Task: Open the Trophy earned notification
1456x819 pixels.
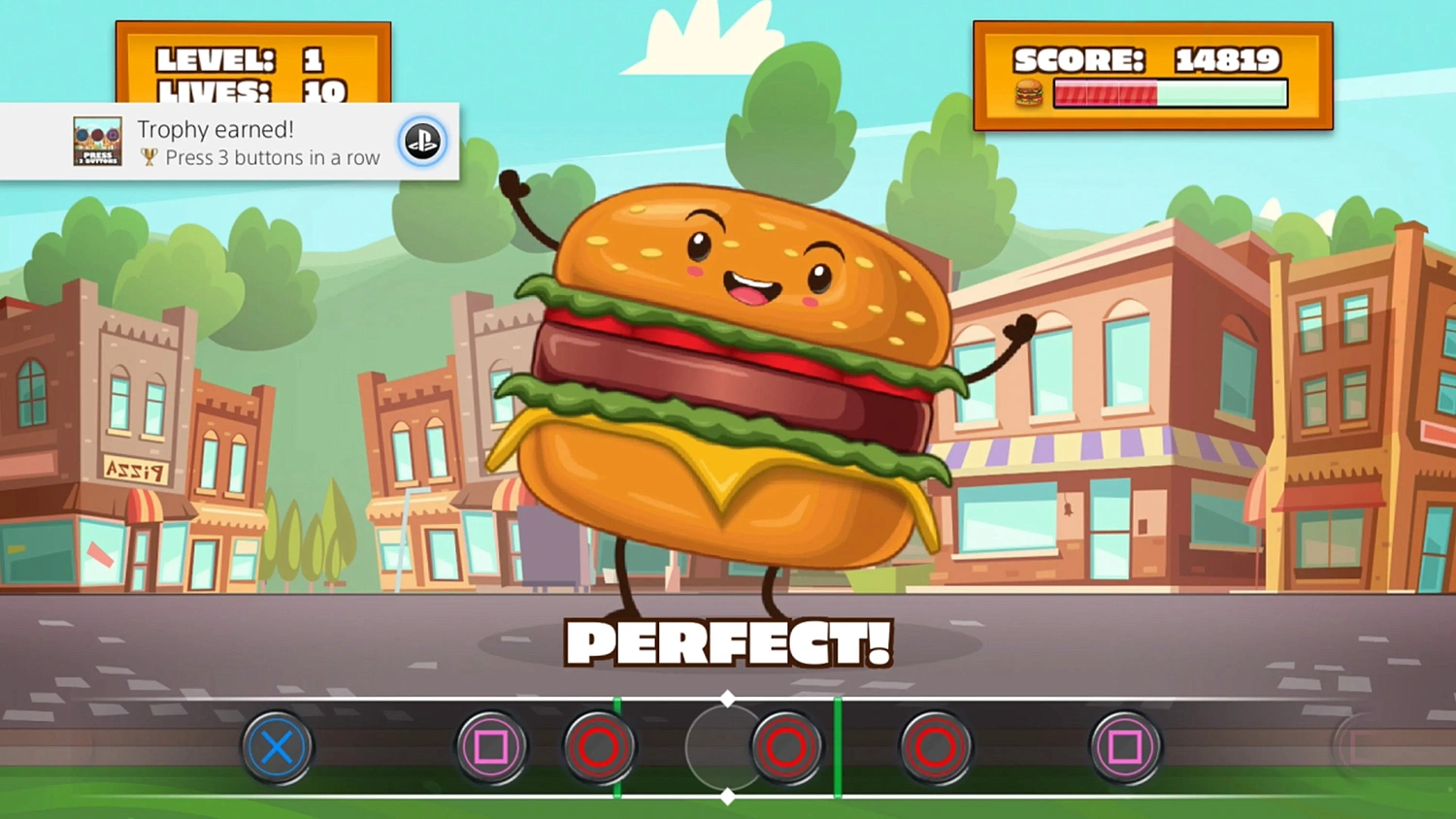Action: [228, 142]
